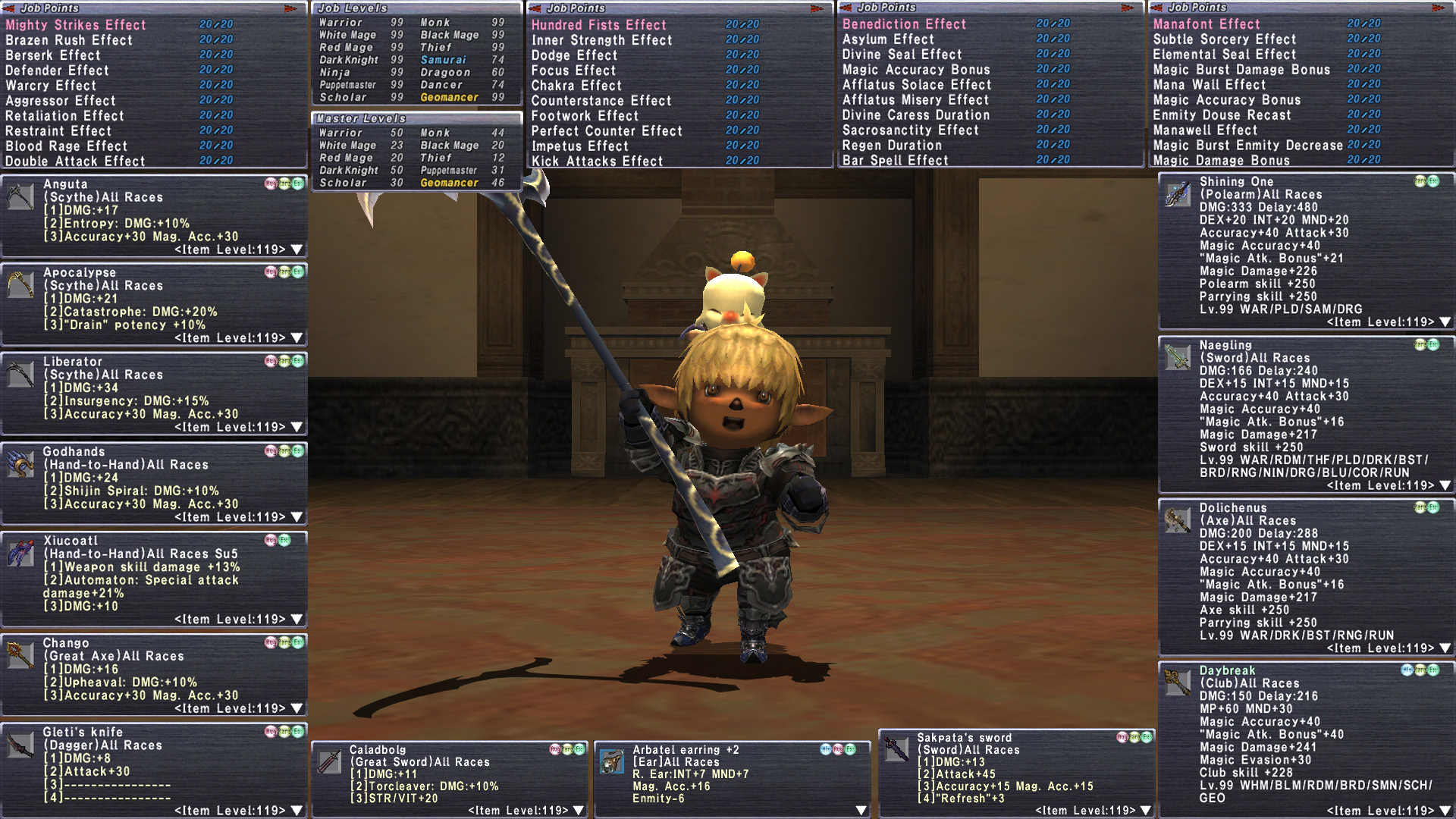The height and width of the screenshot is (819, 1456).
Task: Click the Sakpata's sword icon
Action: coord(896,750)
